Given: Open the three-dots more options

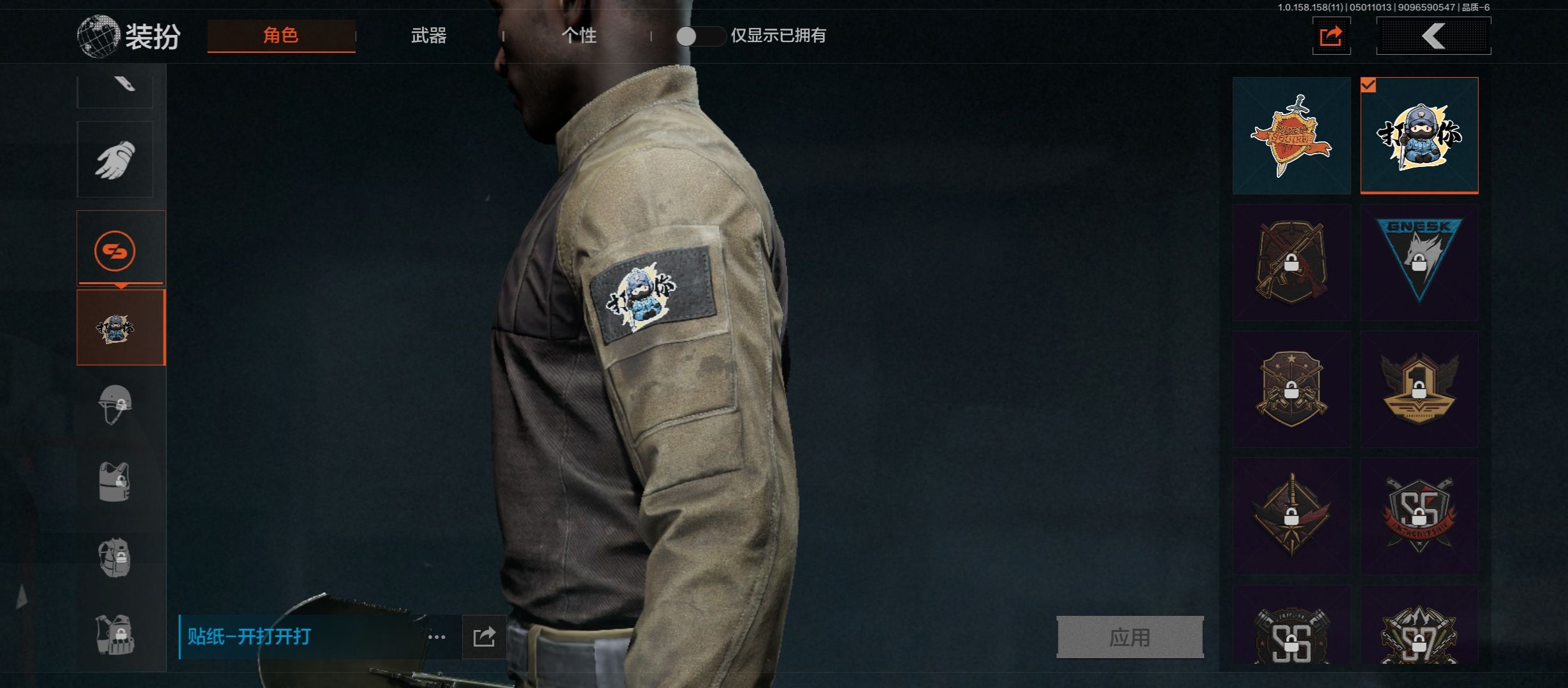Looking at the screenshot, I should coord(437,636).
